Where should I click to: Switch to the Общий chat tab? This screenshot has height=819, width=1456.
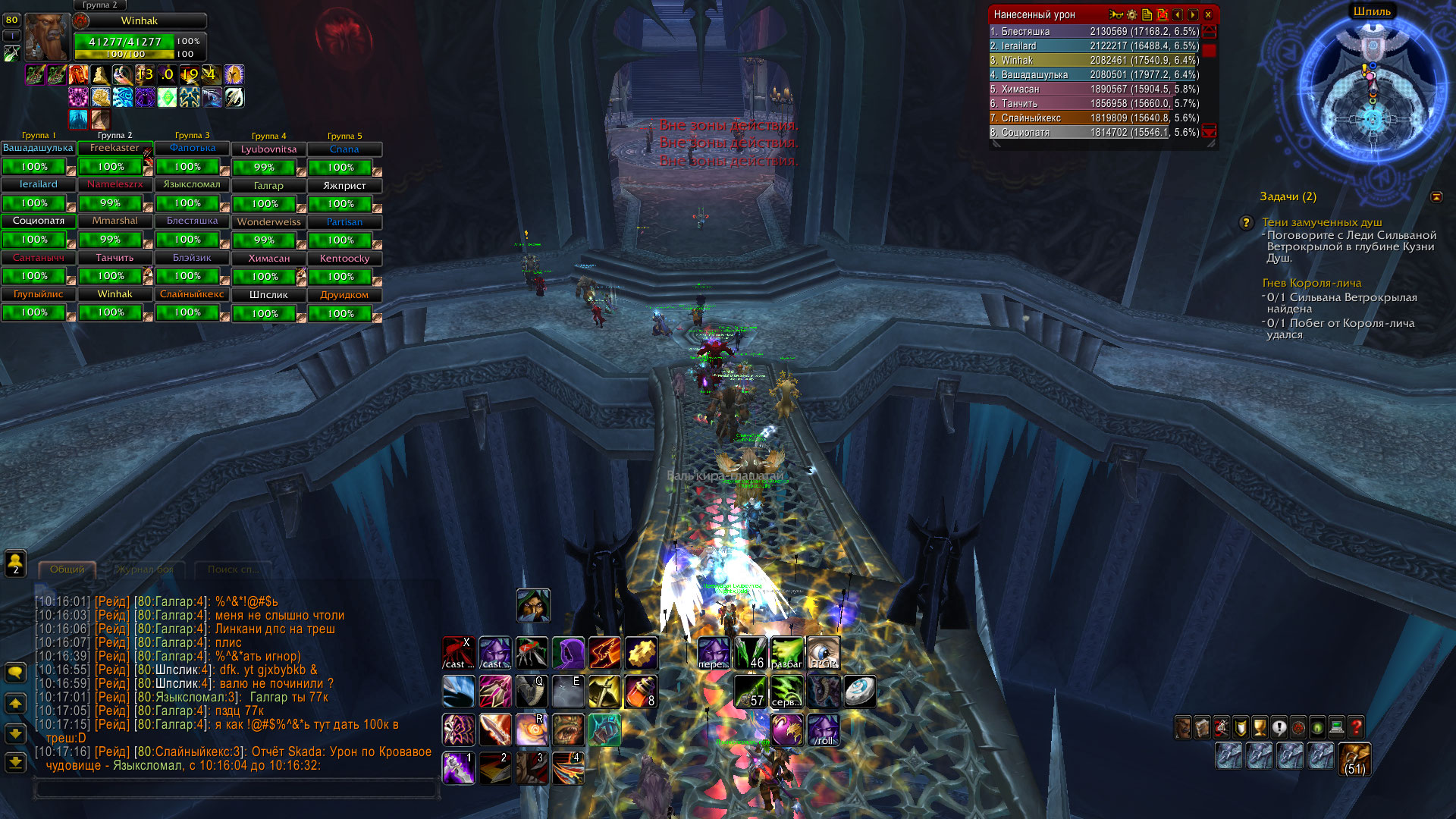click(67, 570)
